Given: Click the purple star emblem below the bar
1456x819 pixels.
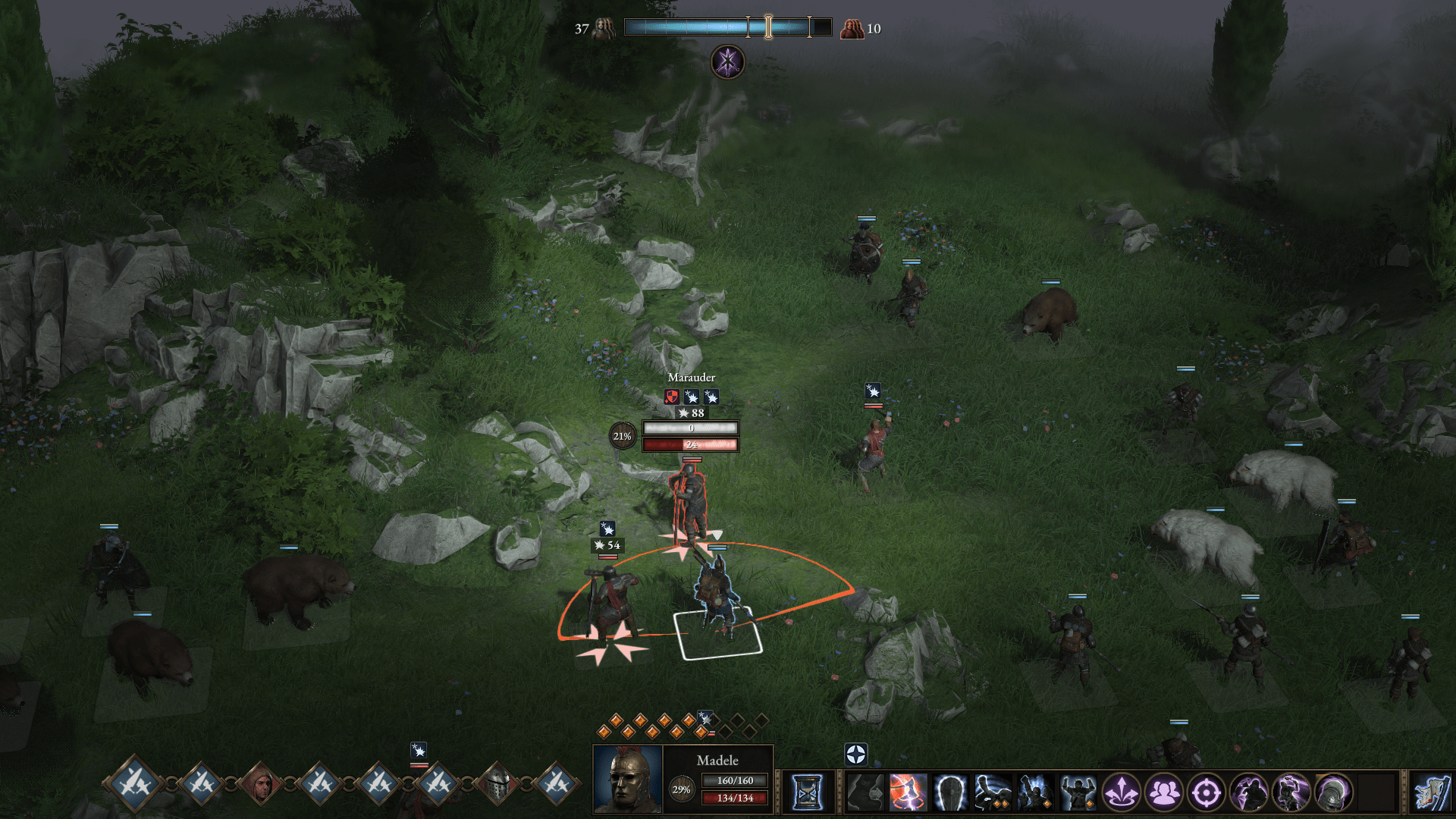Looking at the screenshot, I should pyautogui.click(x=727, y=61).
